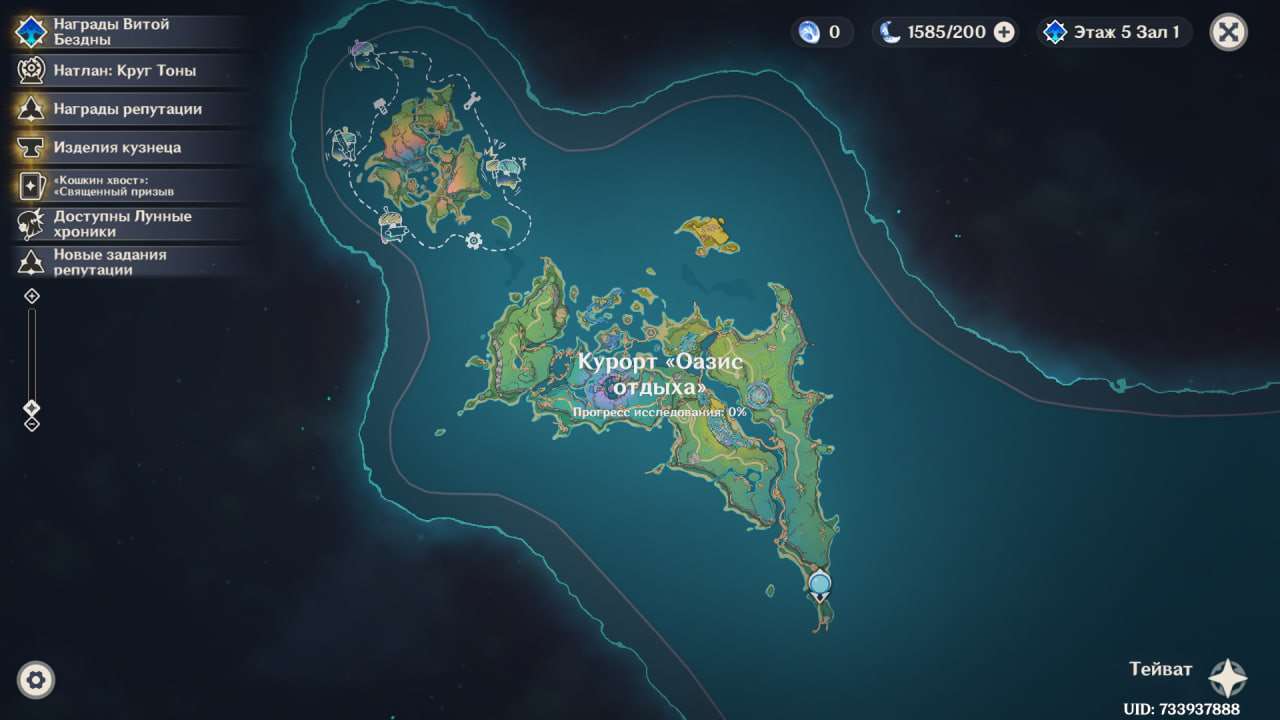Open the Этаж 5 Зал 1 abyss indicator

[1114, 32]
